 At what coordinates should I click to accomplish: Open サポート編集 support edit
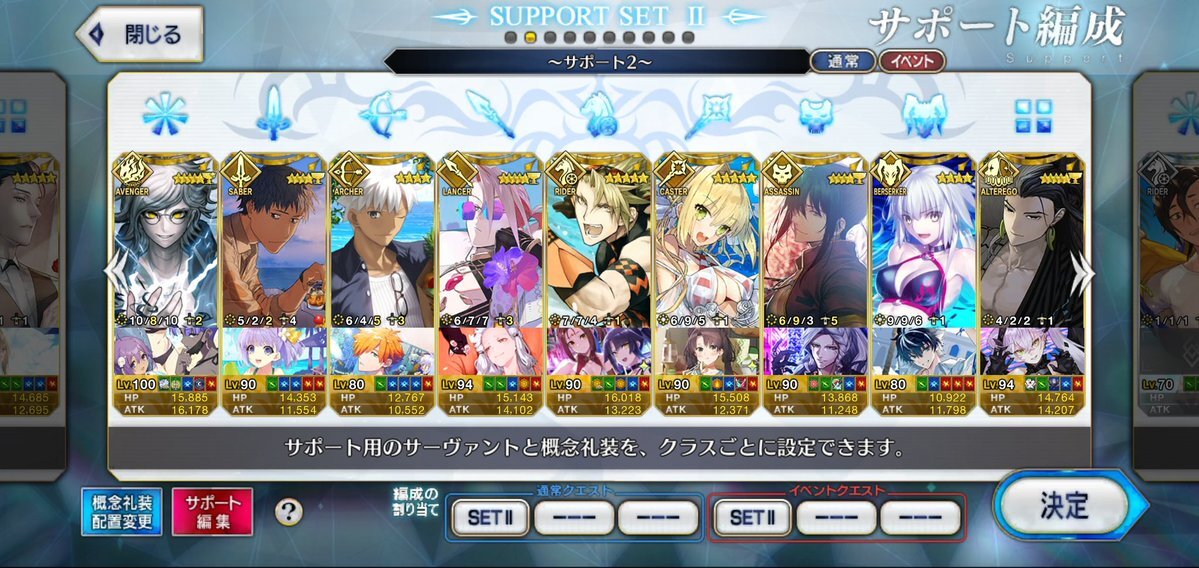coord(212,511)
